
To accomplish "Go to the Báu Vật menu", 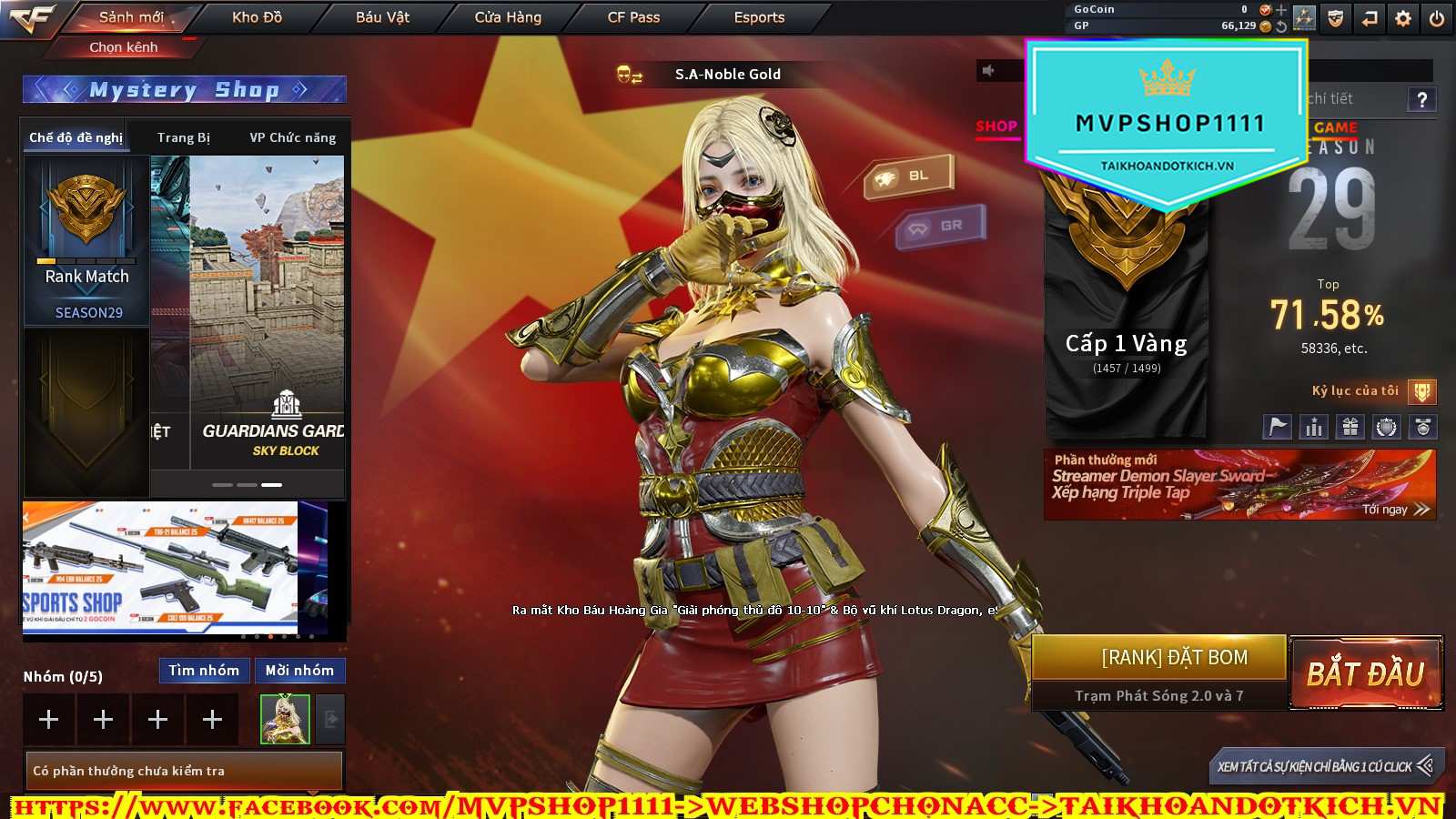I will click(382, 17).
